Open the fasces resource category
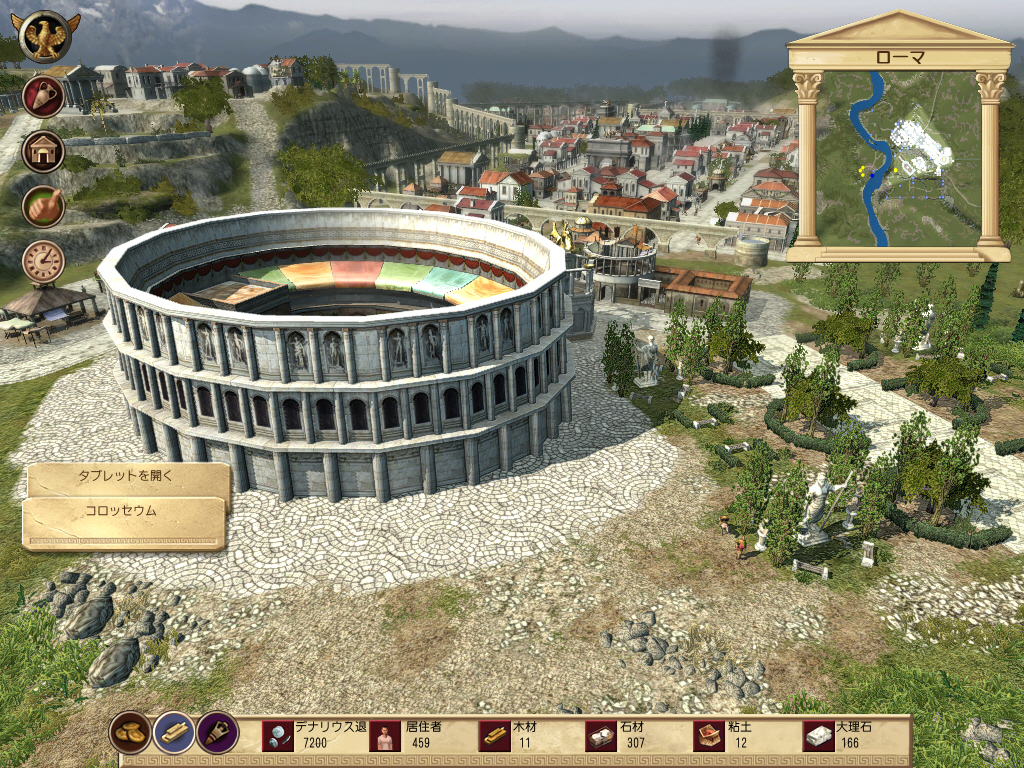The width and height of the screenshot is (1024, 768). tap(217, 732)
